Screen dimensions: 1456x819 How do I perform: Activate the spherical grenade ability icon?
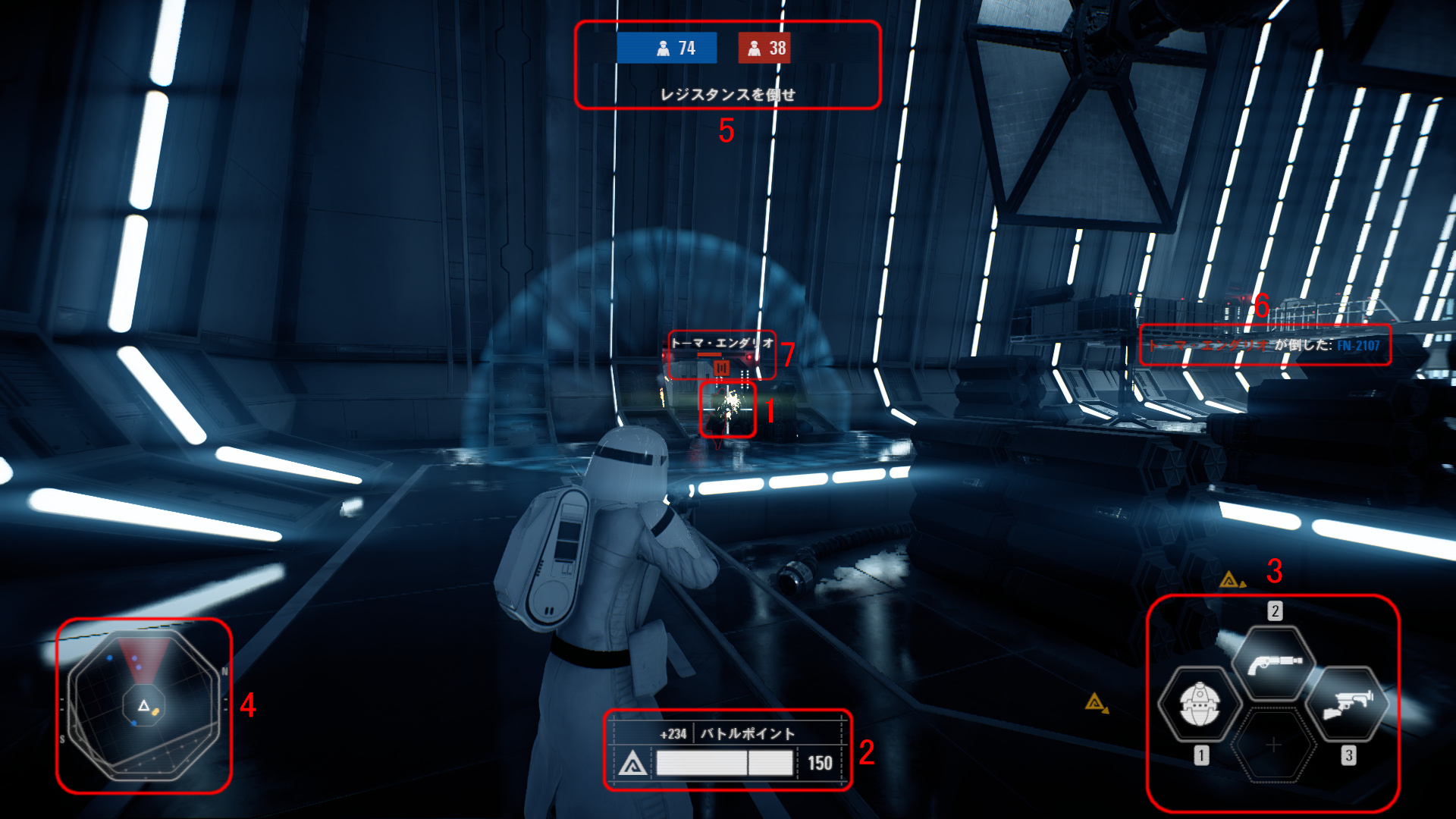tap(1199, 704)
